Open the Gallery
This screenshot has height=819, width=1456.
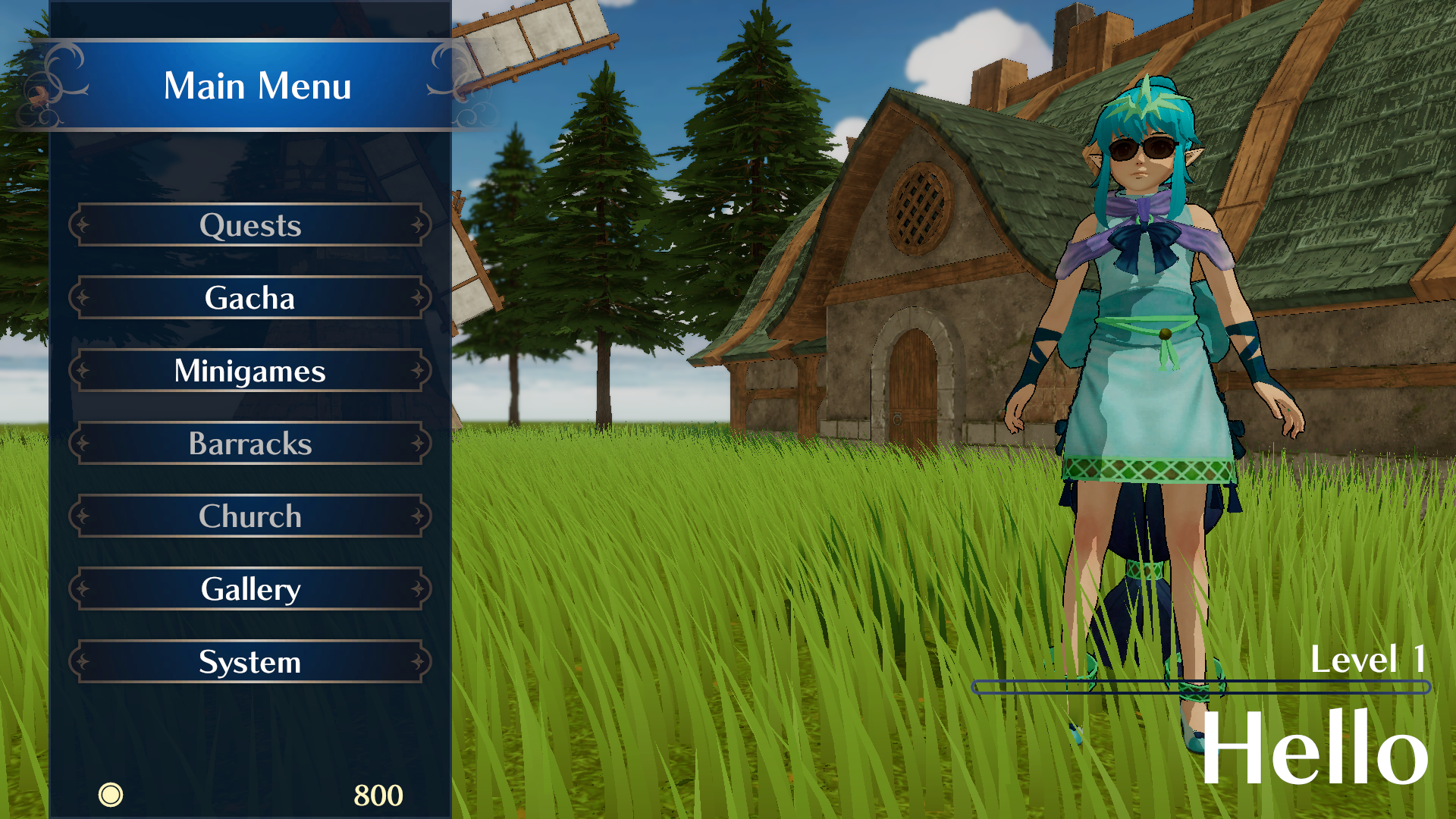point(250,589)
